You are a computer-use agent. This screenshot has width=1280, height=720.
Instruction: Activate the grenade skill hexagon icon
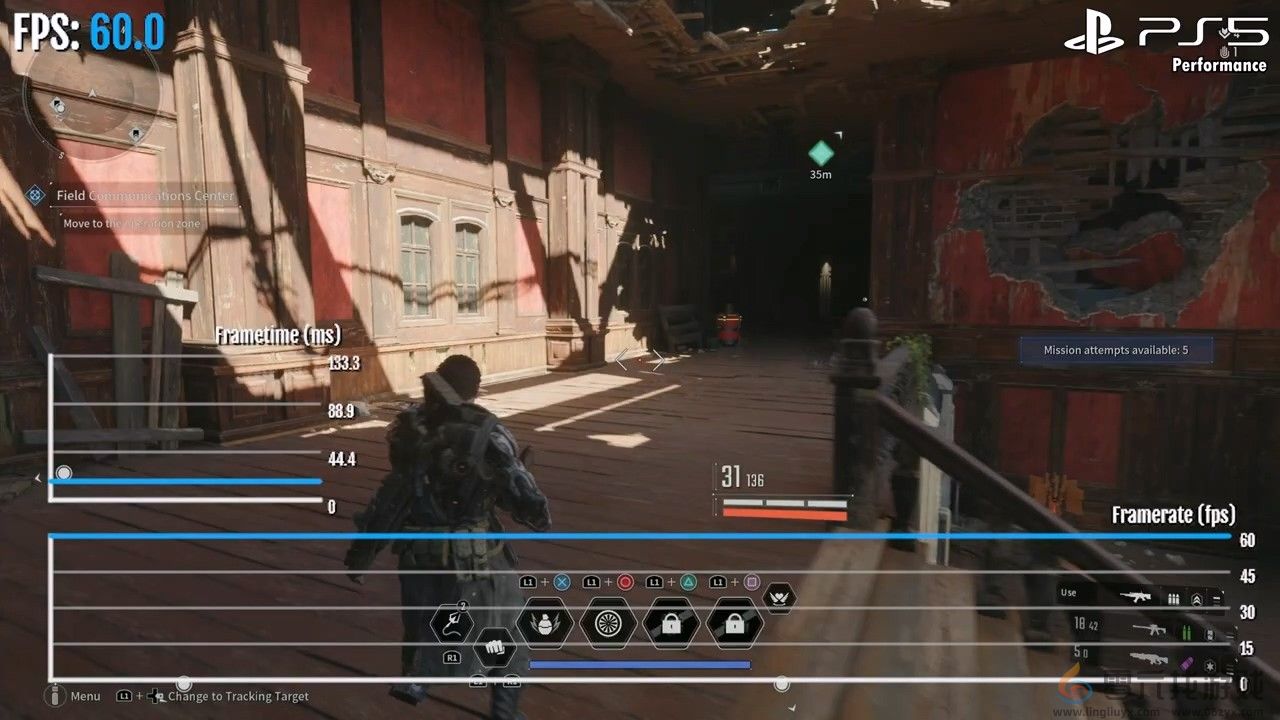(x=544, y=623)
